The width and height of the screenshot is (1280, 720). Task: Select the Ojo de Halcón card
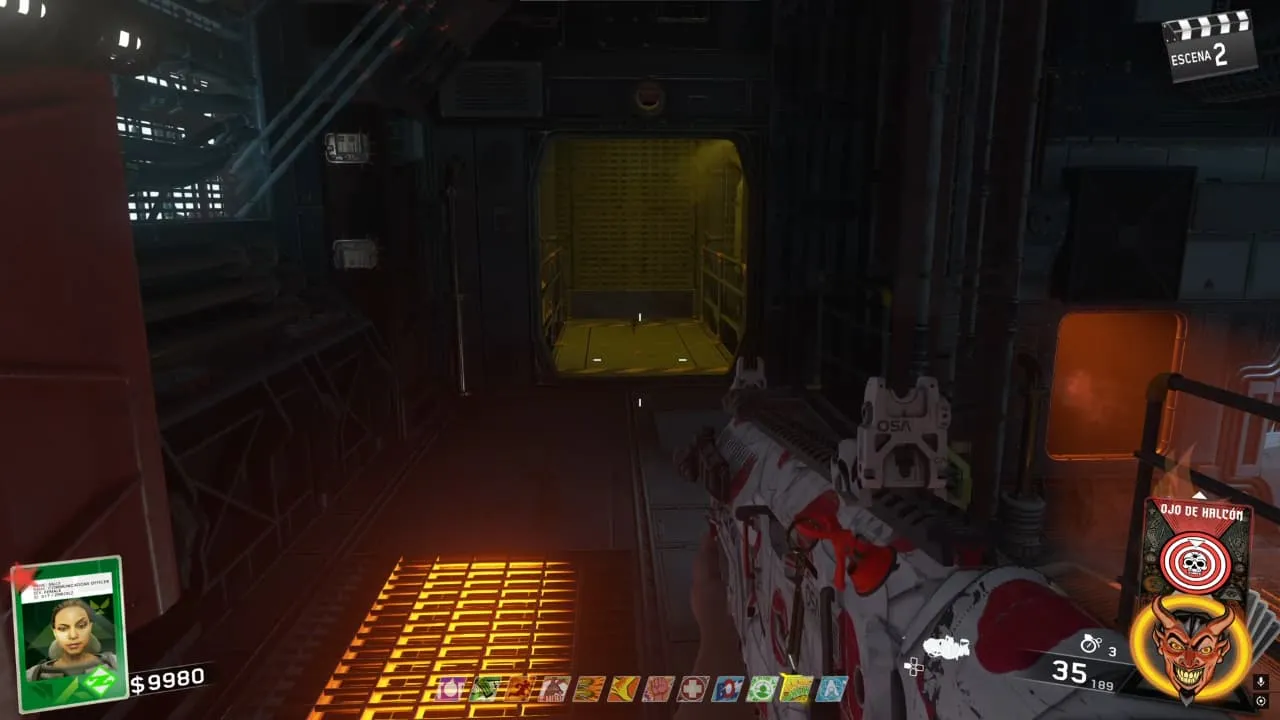(1195, 546)
